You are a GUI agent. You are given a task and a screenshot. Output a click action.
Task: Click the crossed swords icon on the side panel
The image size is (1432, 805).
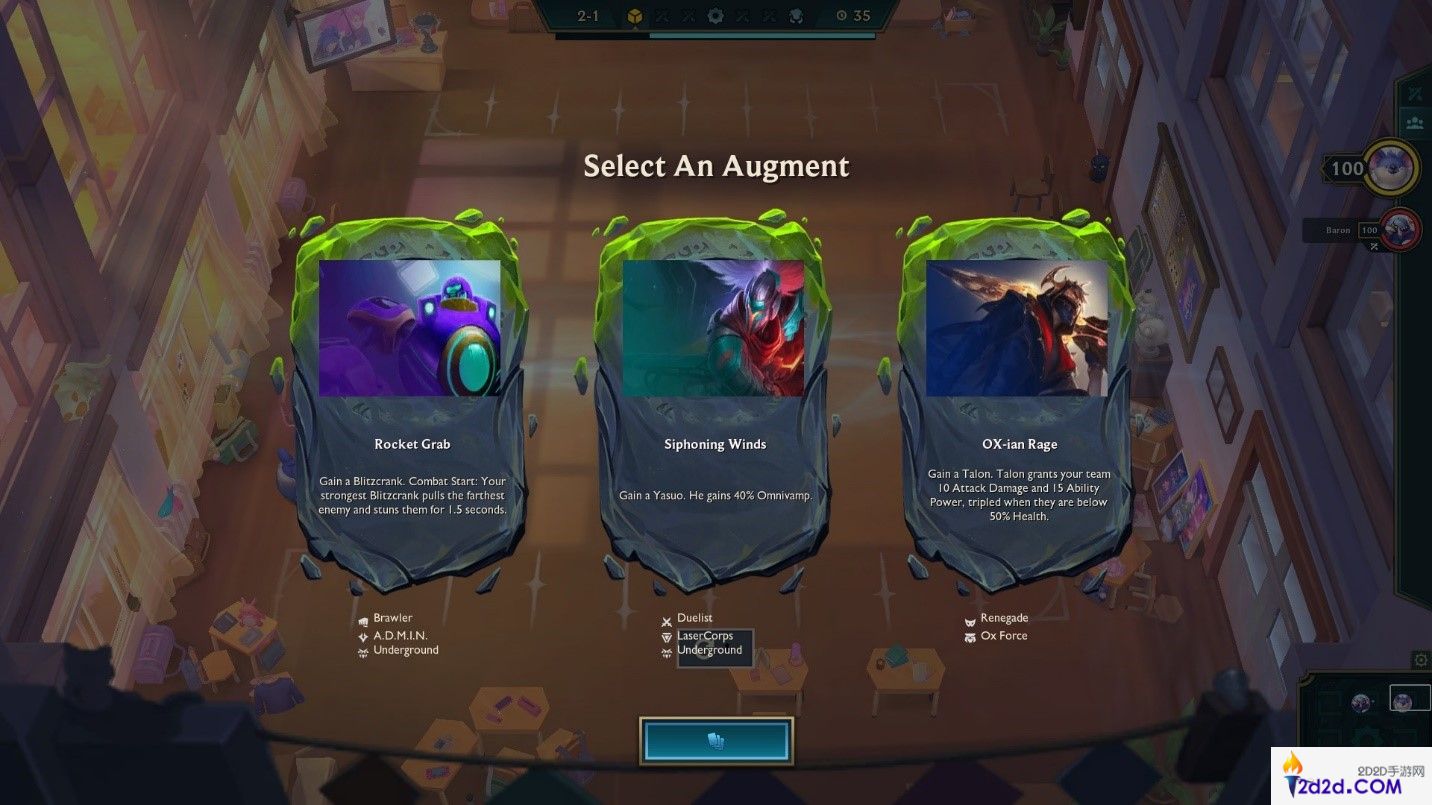click(1415, 93)
